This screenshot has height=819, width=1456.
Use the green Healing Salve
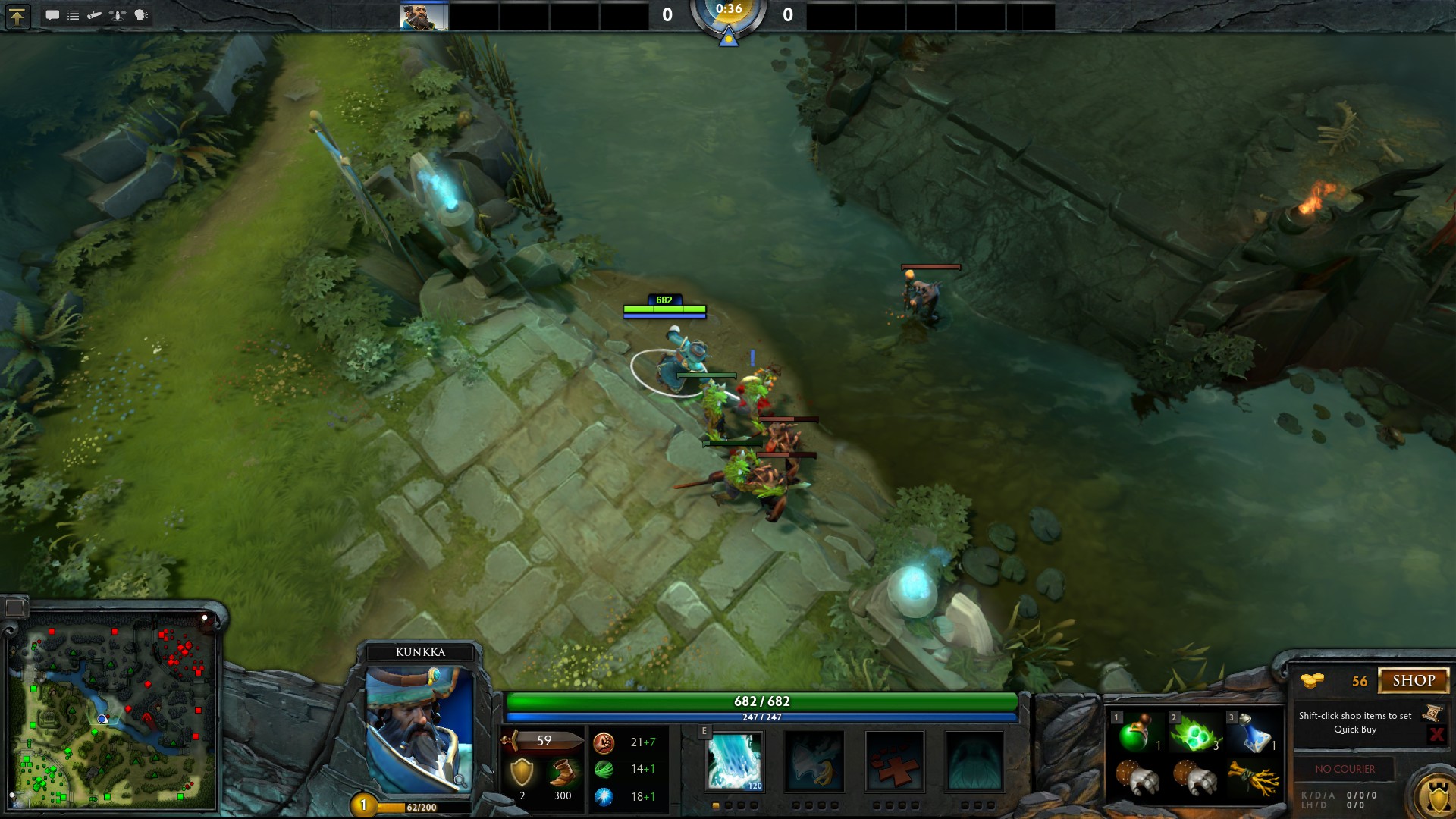tap(1135, 733)
